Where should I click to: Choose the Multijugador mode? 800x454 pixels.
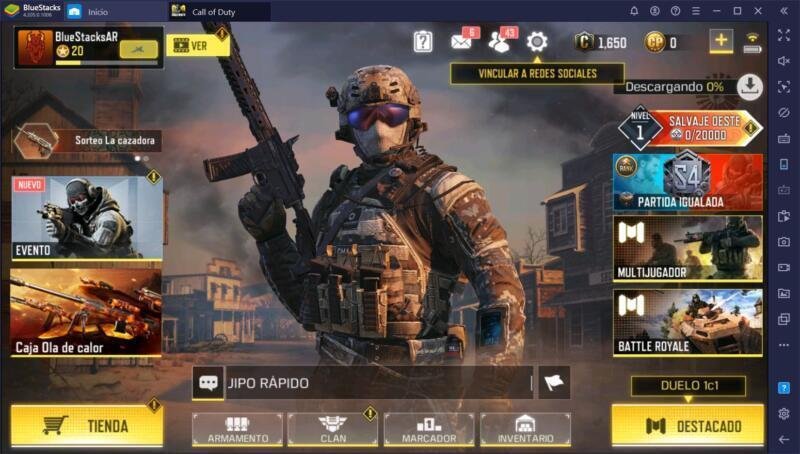tap(688, 248)
